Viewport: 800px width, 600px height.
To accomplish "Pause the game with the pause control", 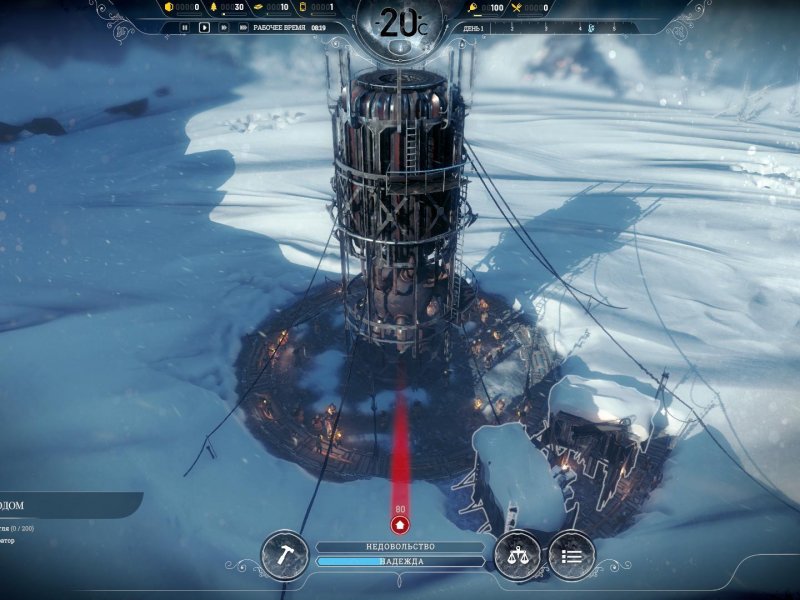I will click(x=185, y=28).
